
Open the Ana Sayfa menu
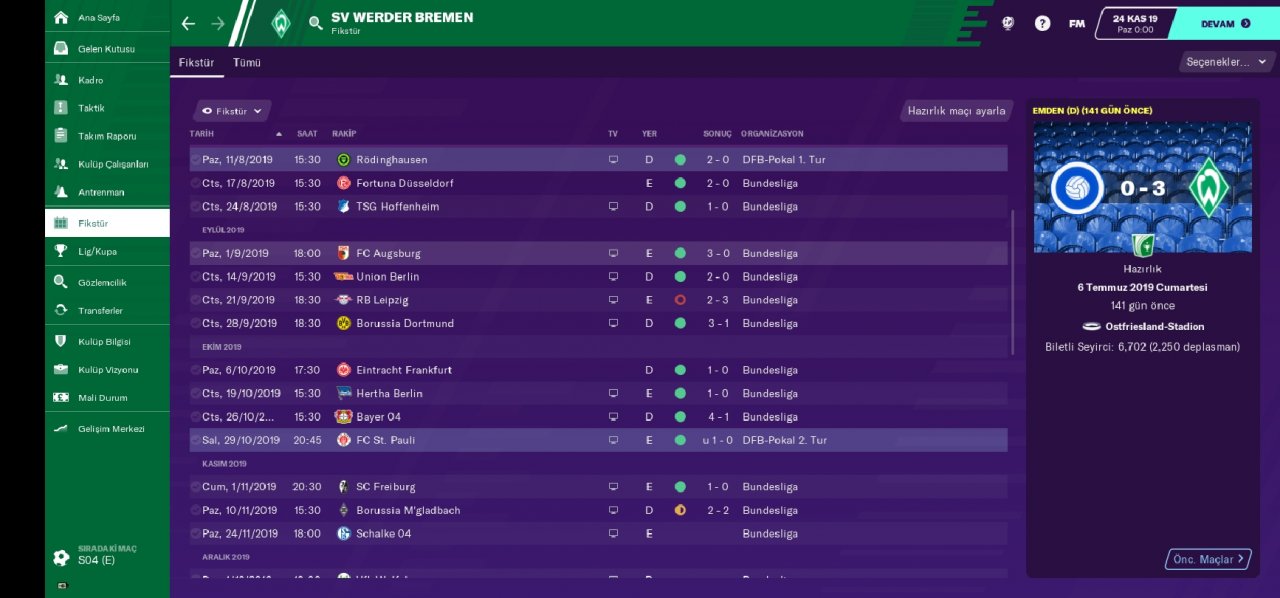pos(98,18)
